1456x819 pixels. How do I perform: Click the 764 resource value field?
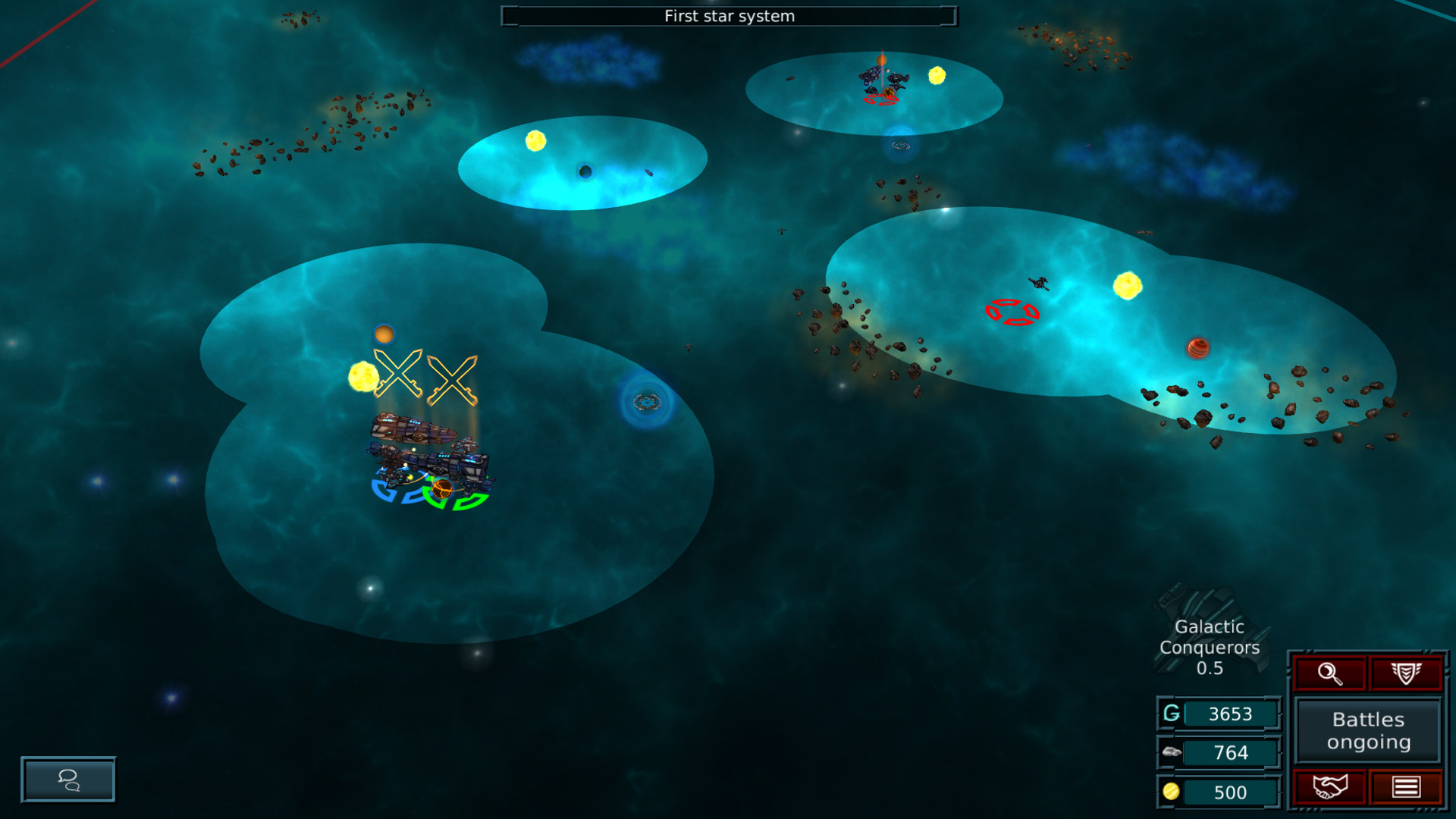click(1232, 752)
